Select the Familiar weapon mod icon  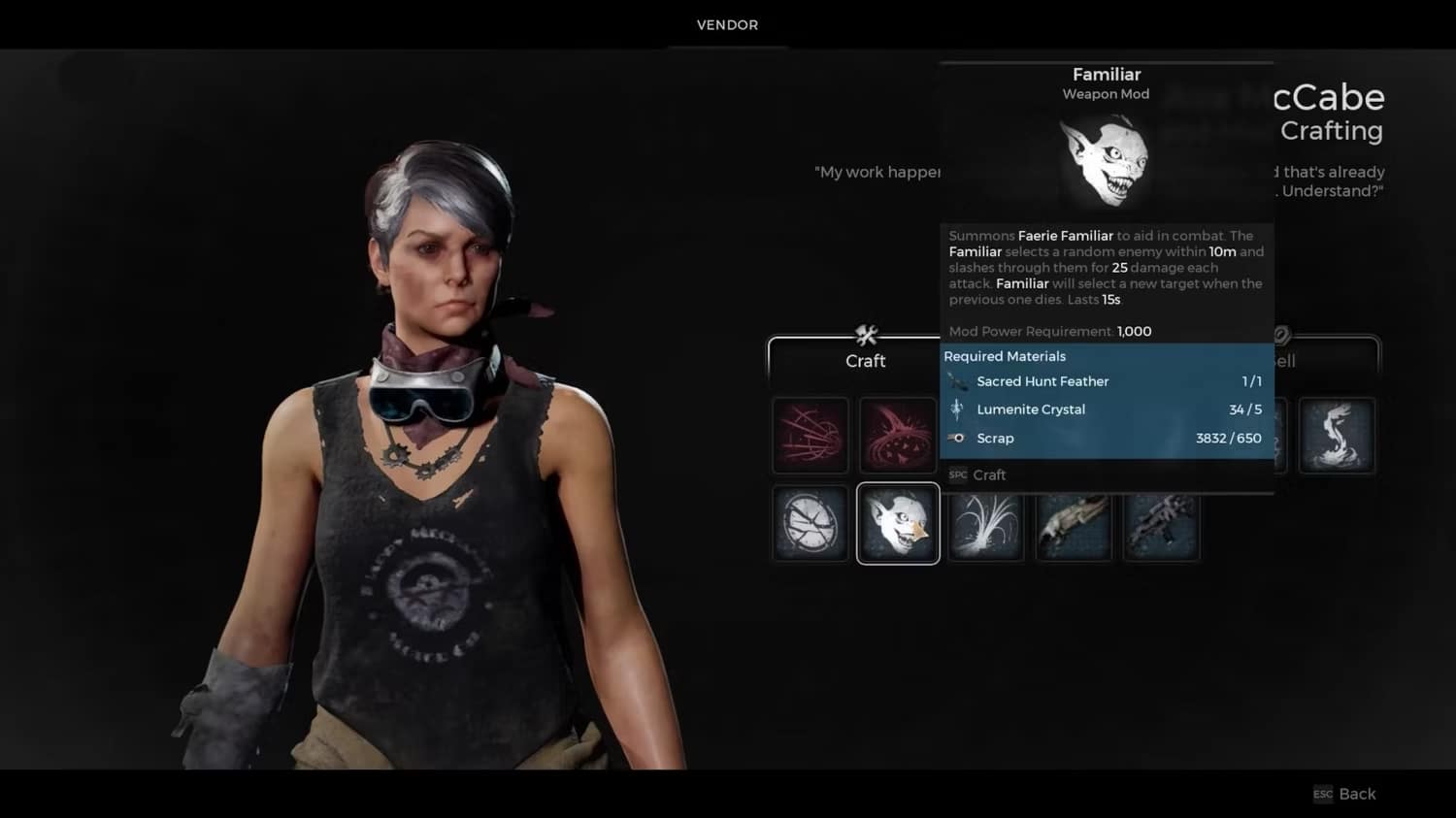click(897, 523)
